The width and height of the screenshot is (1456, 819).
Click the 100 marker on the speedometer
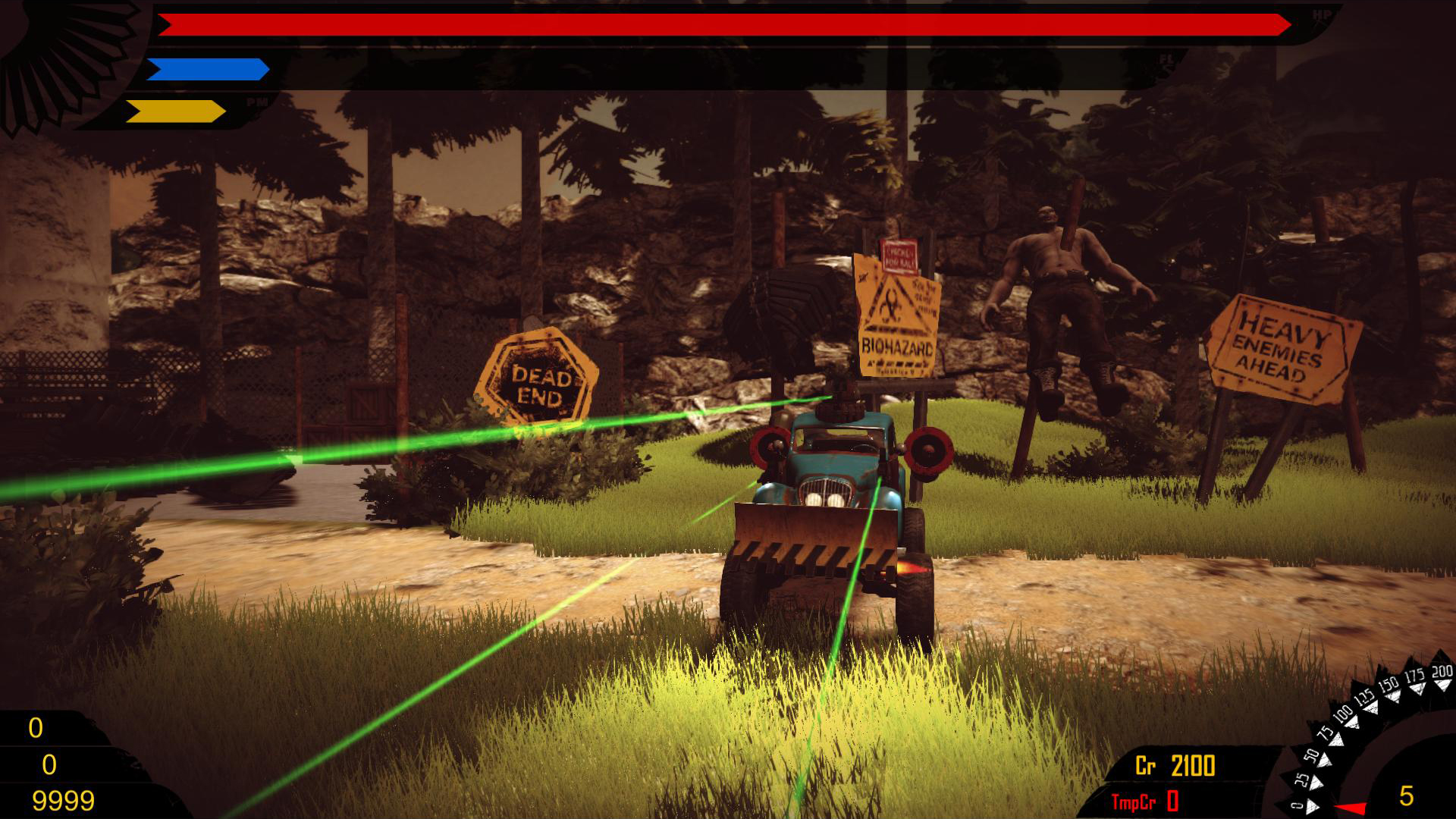1343,714
